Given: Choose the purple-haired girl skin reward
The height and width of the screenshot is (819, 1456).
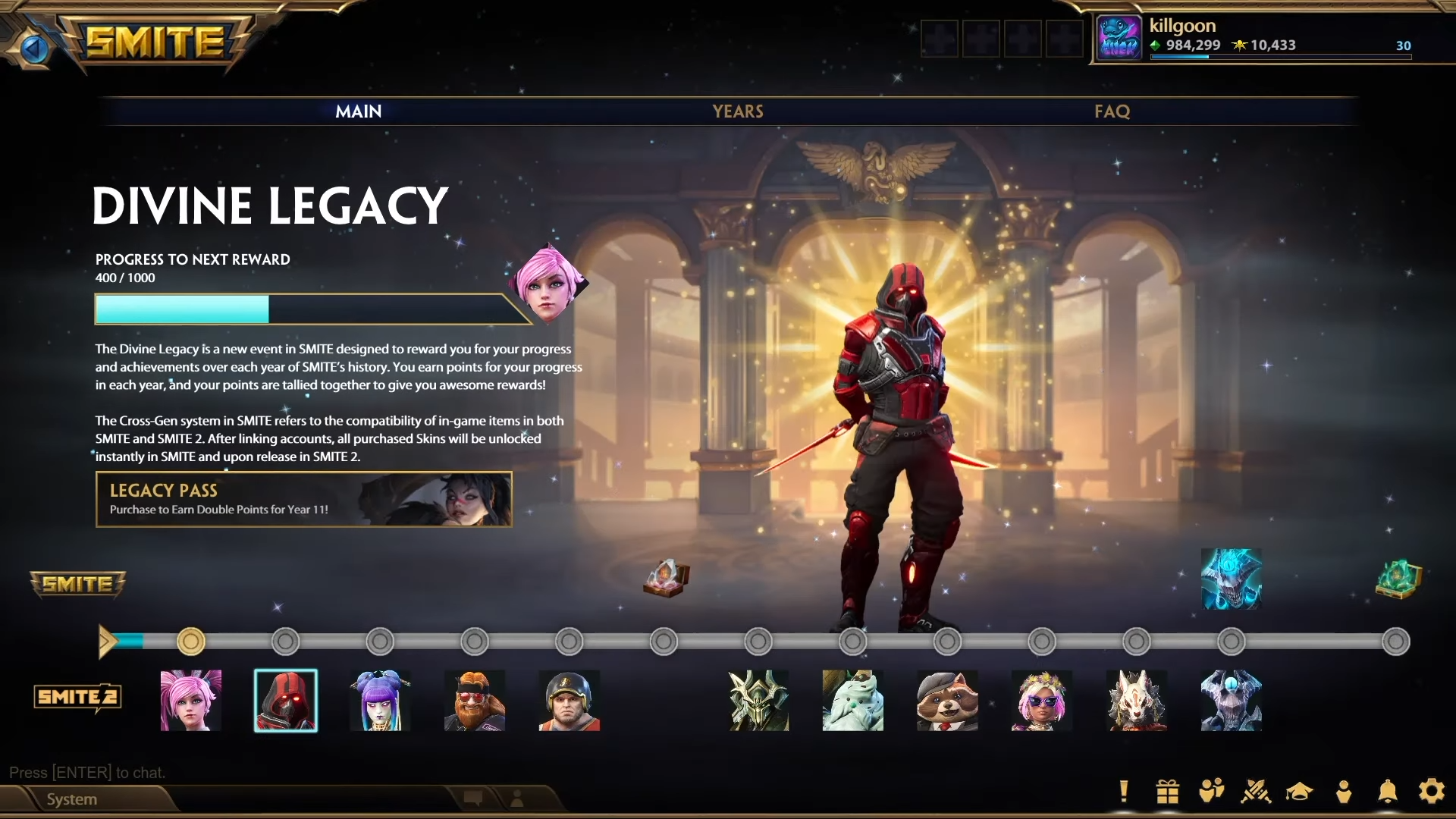Looking at the screenshot, I should tap(380, 700).
